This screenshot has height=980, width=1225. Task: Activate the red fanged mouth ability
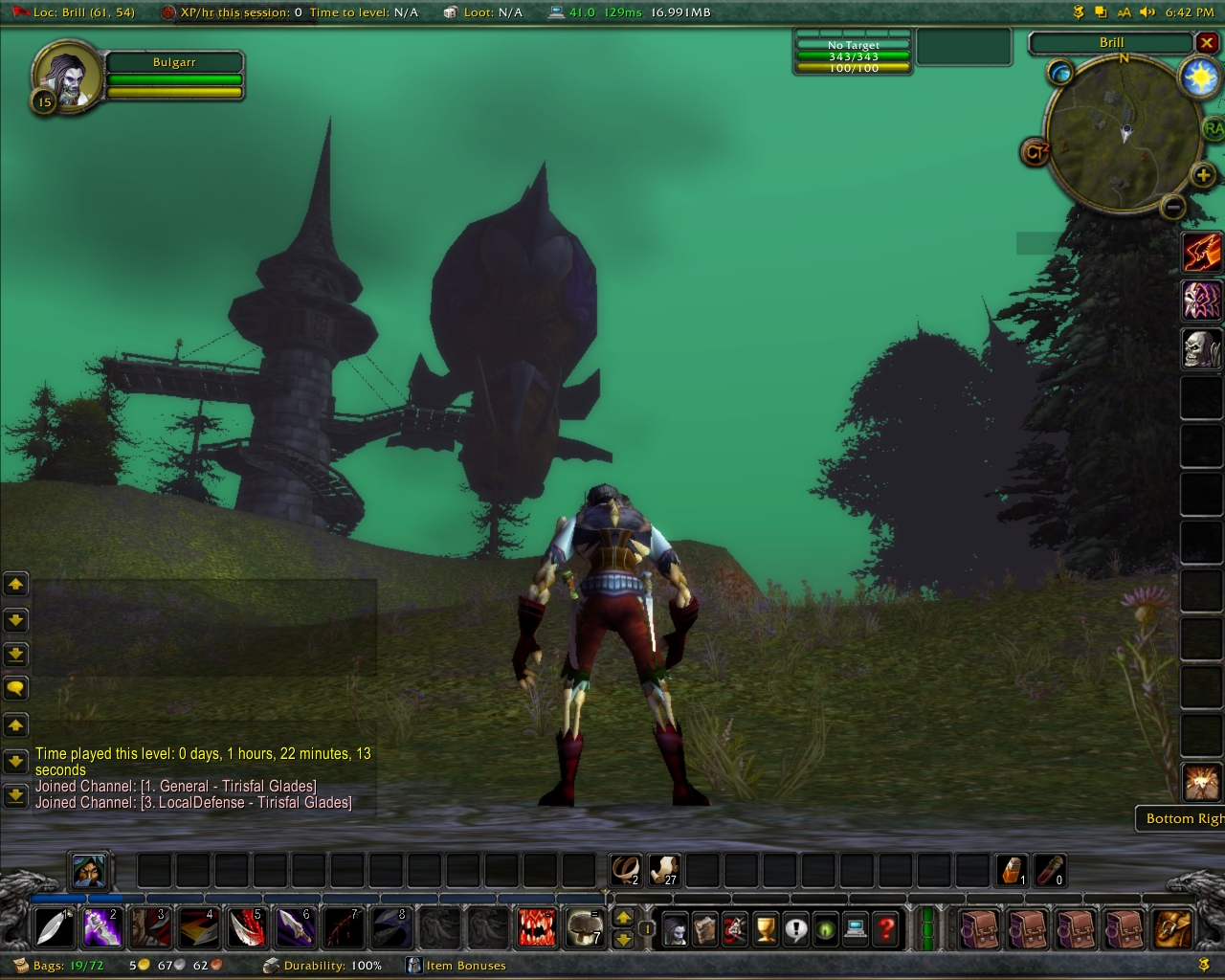[536, 927]
